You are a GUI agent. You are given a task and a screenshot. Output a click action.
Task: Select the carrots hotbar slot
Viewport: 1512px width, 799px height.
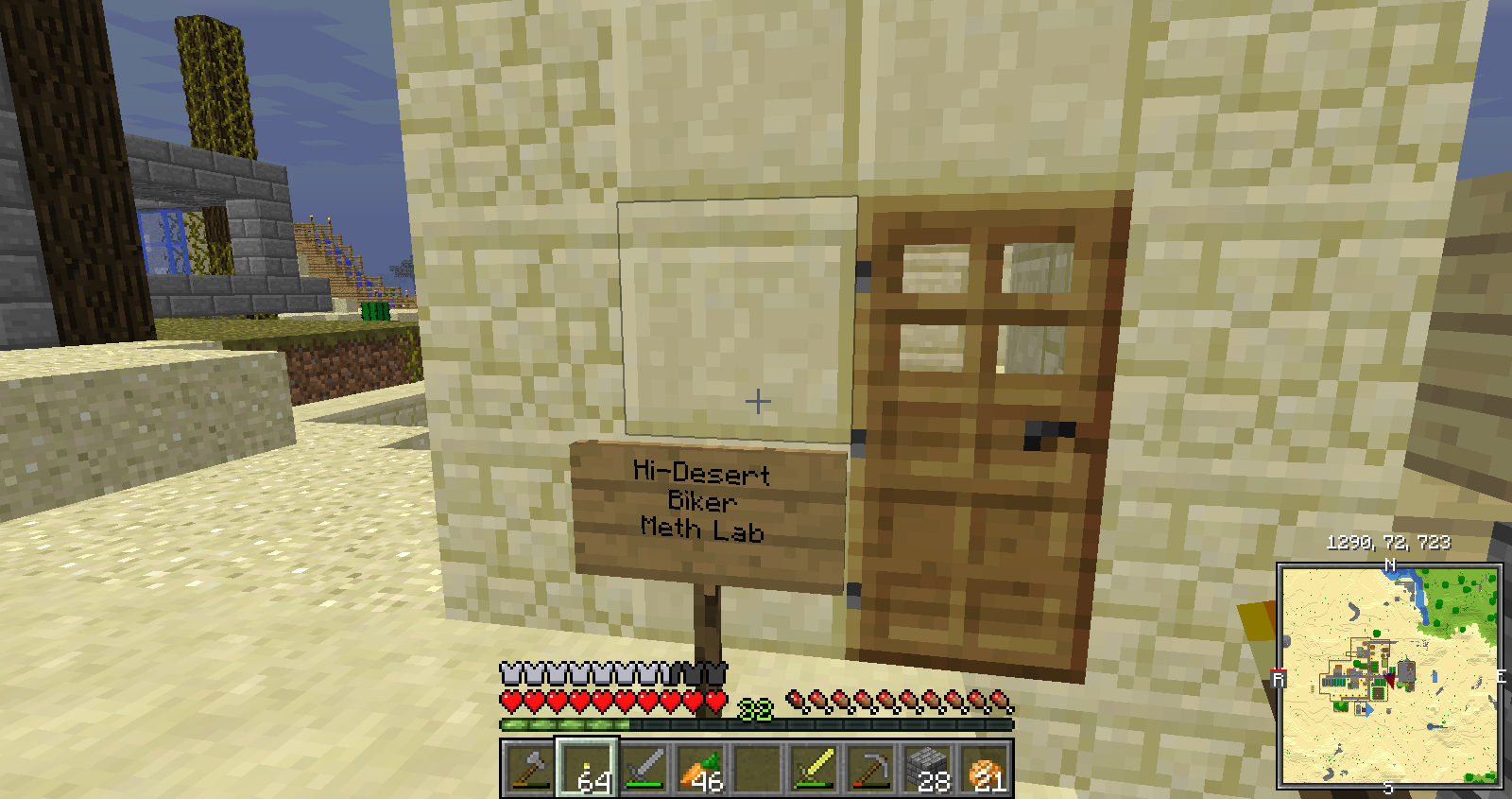(700, 768)
